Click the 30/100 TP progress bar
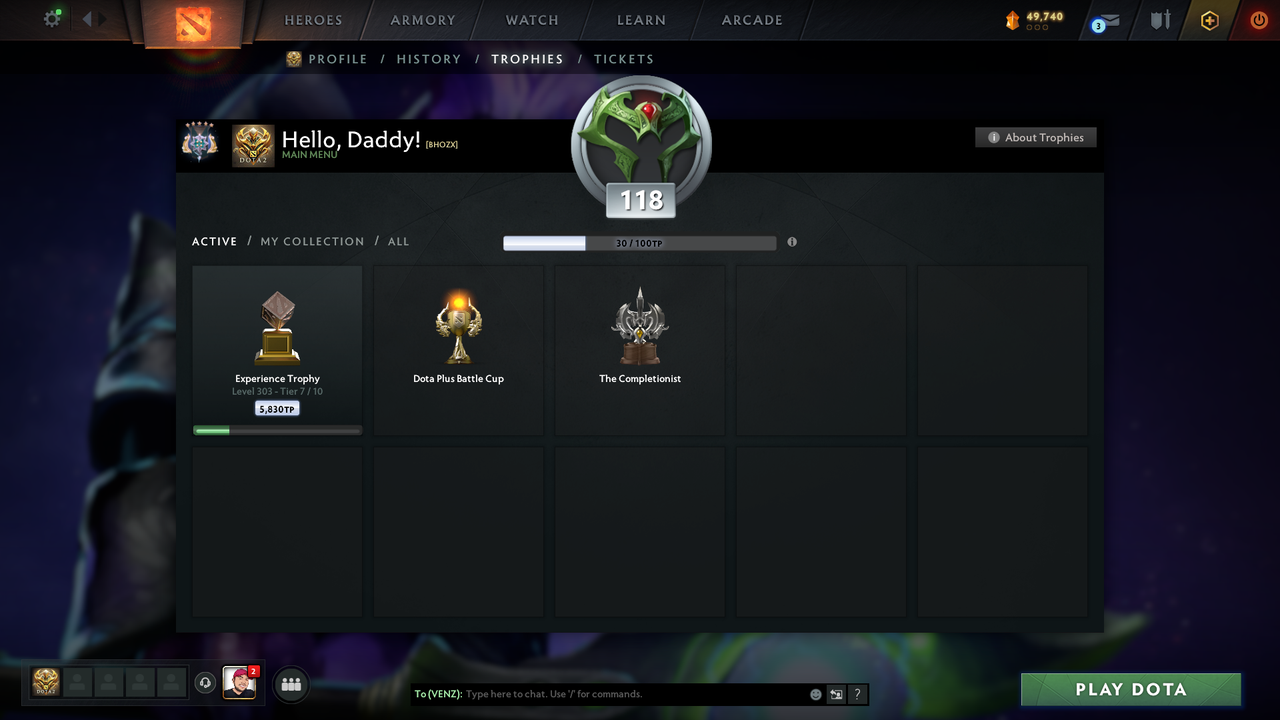This screenshot has height=720, width=1280. pyautogui.click(x=640, y=242)
